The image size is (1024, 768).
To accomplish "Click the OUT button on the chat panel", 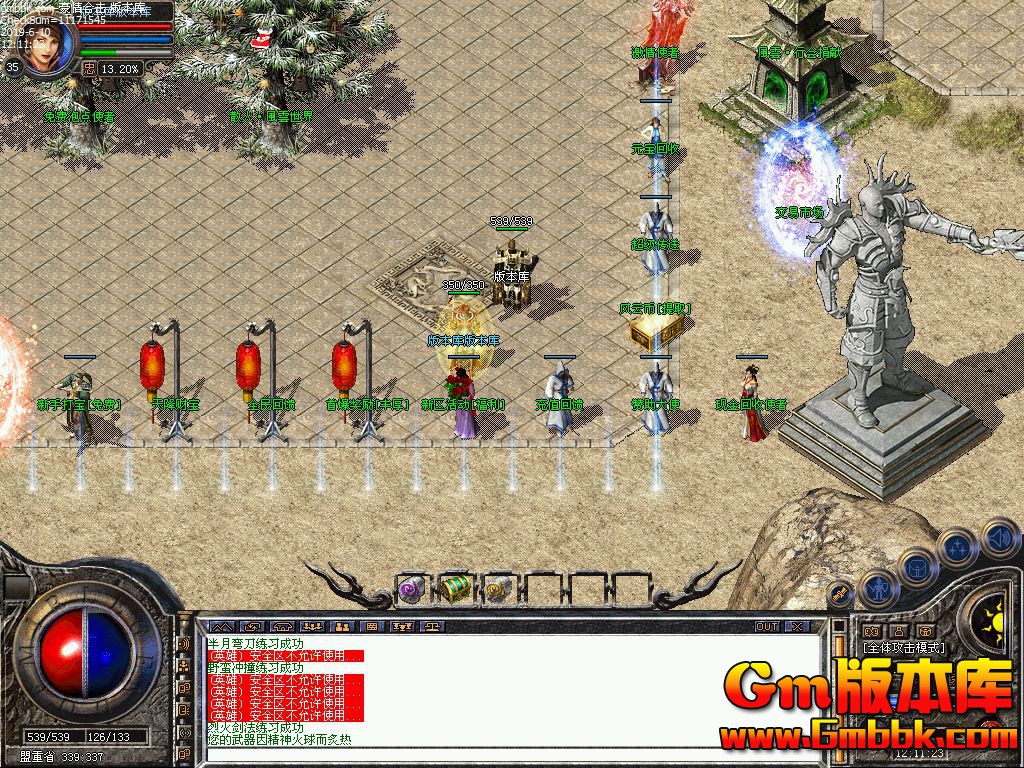I will [766, 627].
